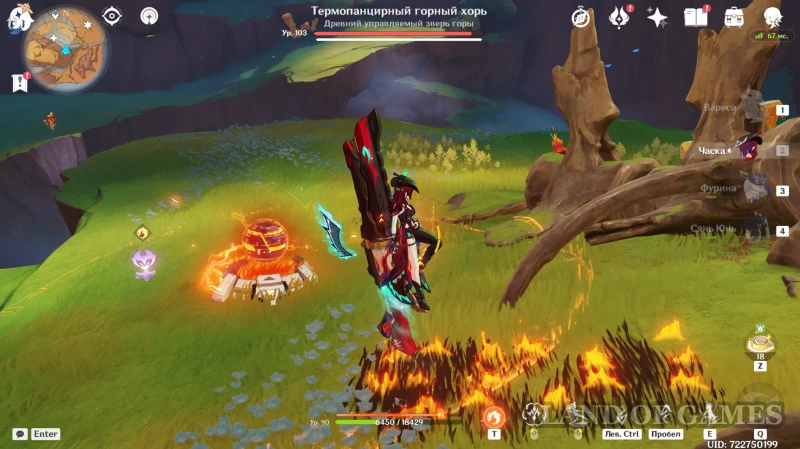Open the compass events icon
This screenshot has height=449, width=800.
coord(580,17)
